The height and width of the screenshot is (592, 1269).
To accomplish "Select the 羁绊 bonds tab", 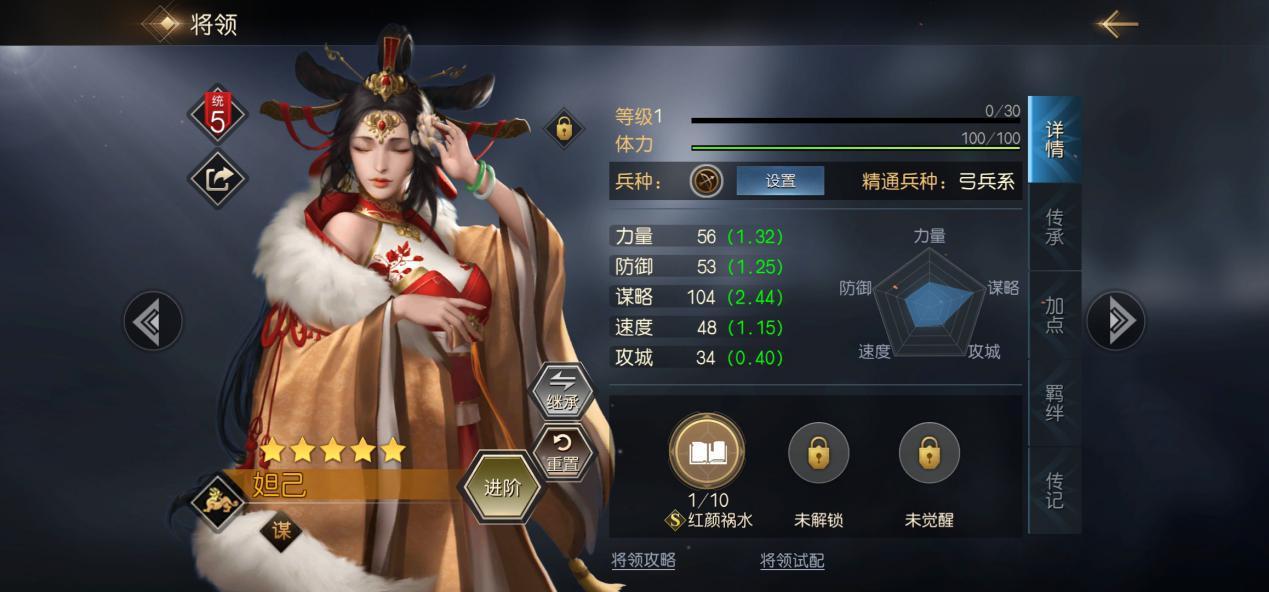I will 1055,402.
